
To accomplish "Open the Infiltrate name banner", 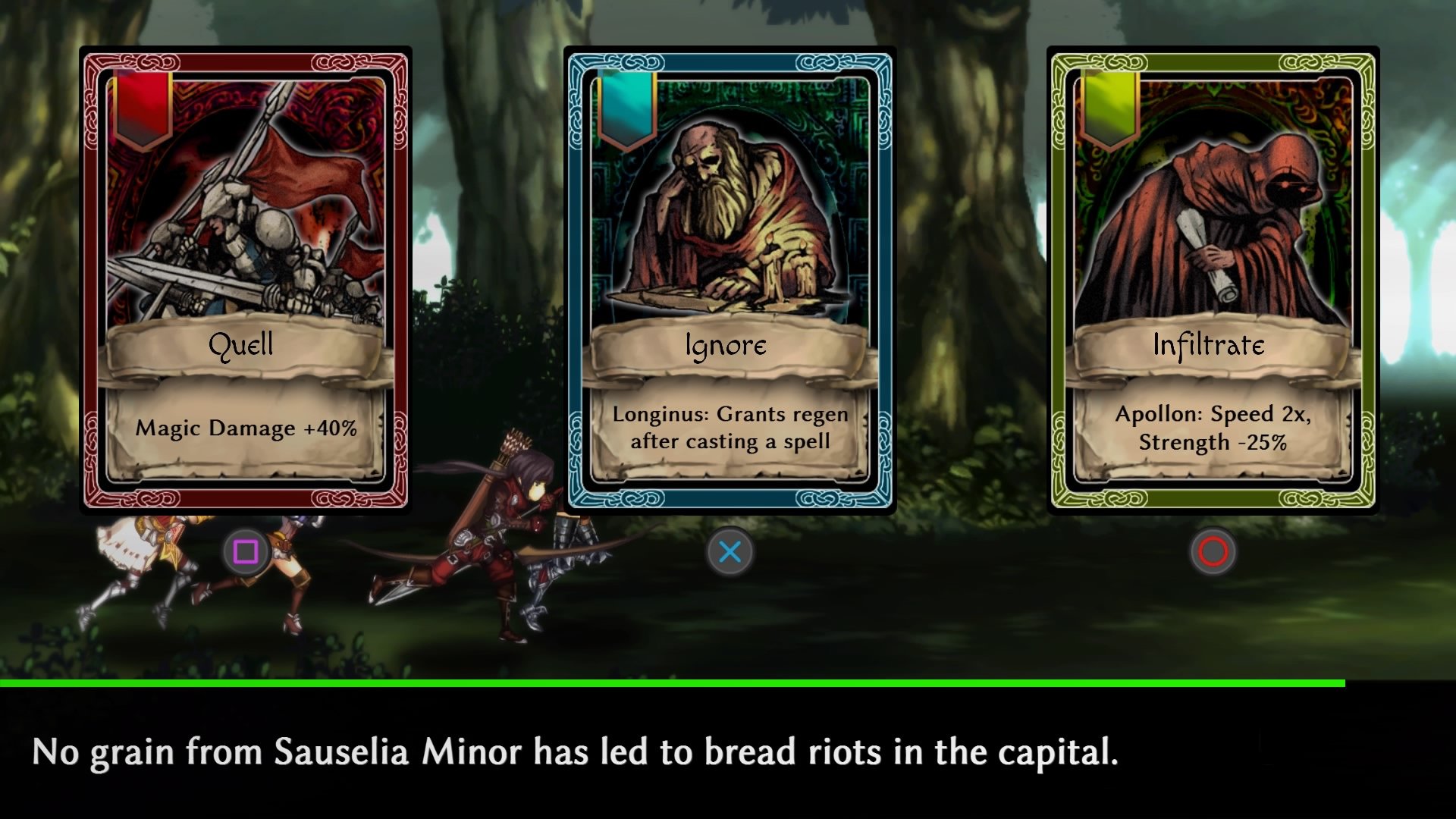I will pyautogui.click(x=1210, y=347).
